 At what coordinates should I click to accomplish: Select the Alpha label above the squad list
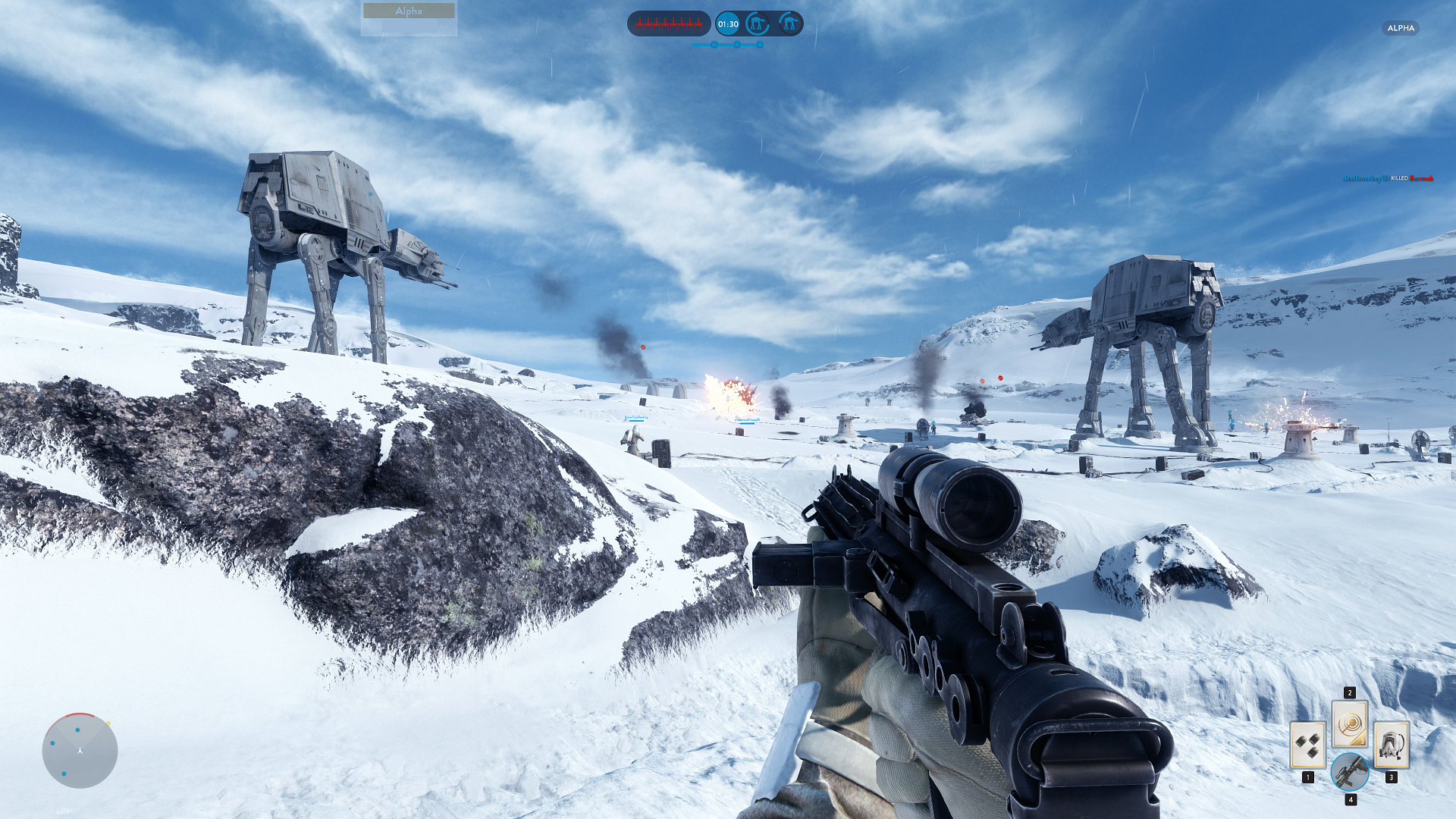coord(409,11)
